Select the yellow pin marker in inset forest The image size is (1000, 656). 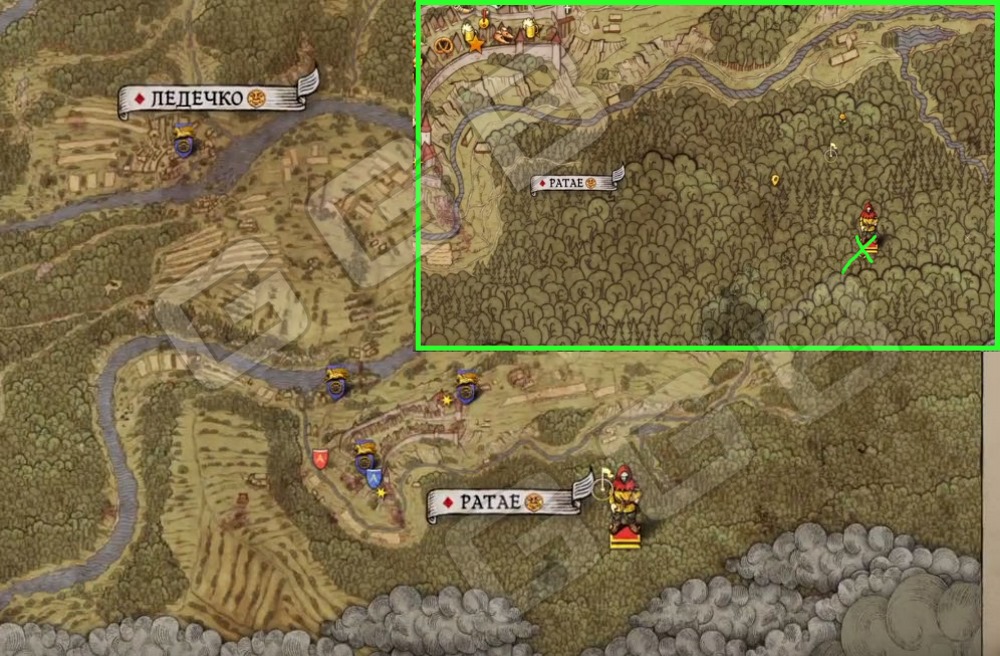775,180
